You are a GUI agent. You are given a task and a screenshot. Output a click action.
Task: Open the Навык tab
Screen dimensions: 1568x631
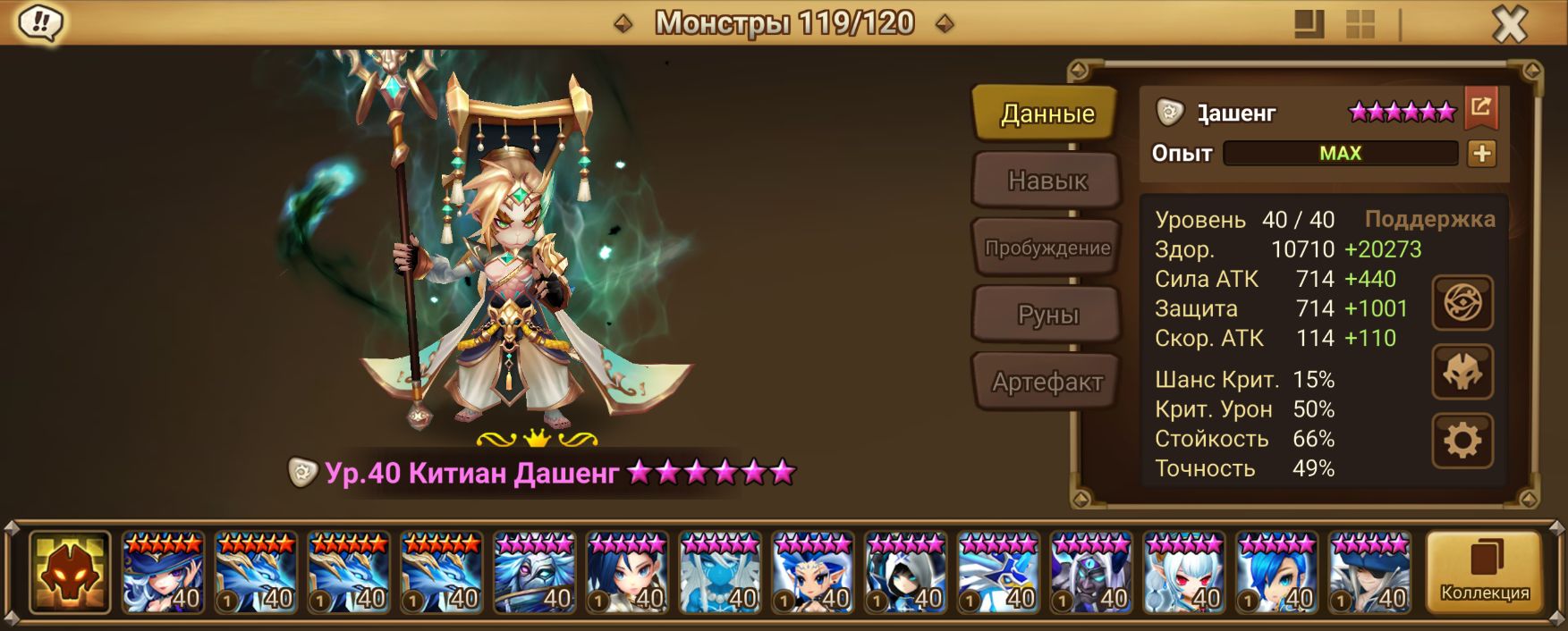1047,181
